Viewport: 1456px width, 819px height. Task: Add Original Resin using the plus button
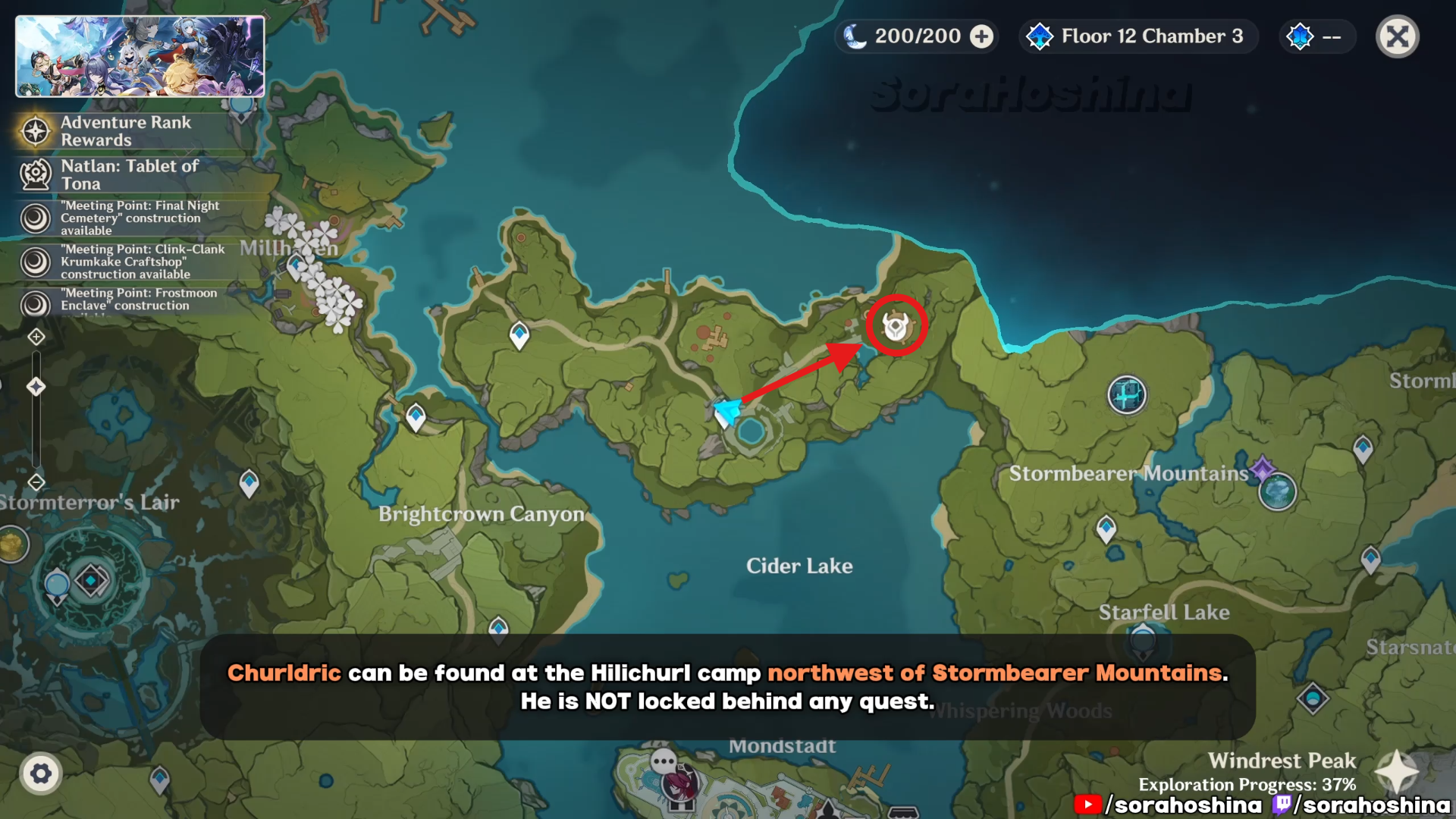[x=982, y=36]
